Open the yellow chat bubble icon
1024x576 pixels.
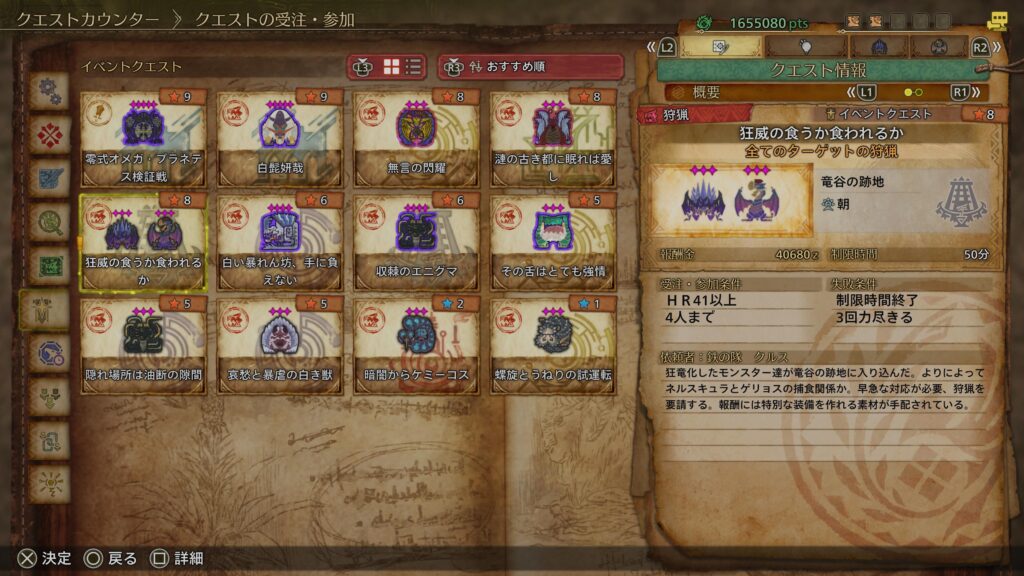(x=996, y=20)
